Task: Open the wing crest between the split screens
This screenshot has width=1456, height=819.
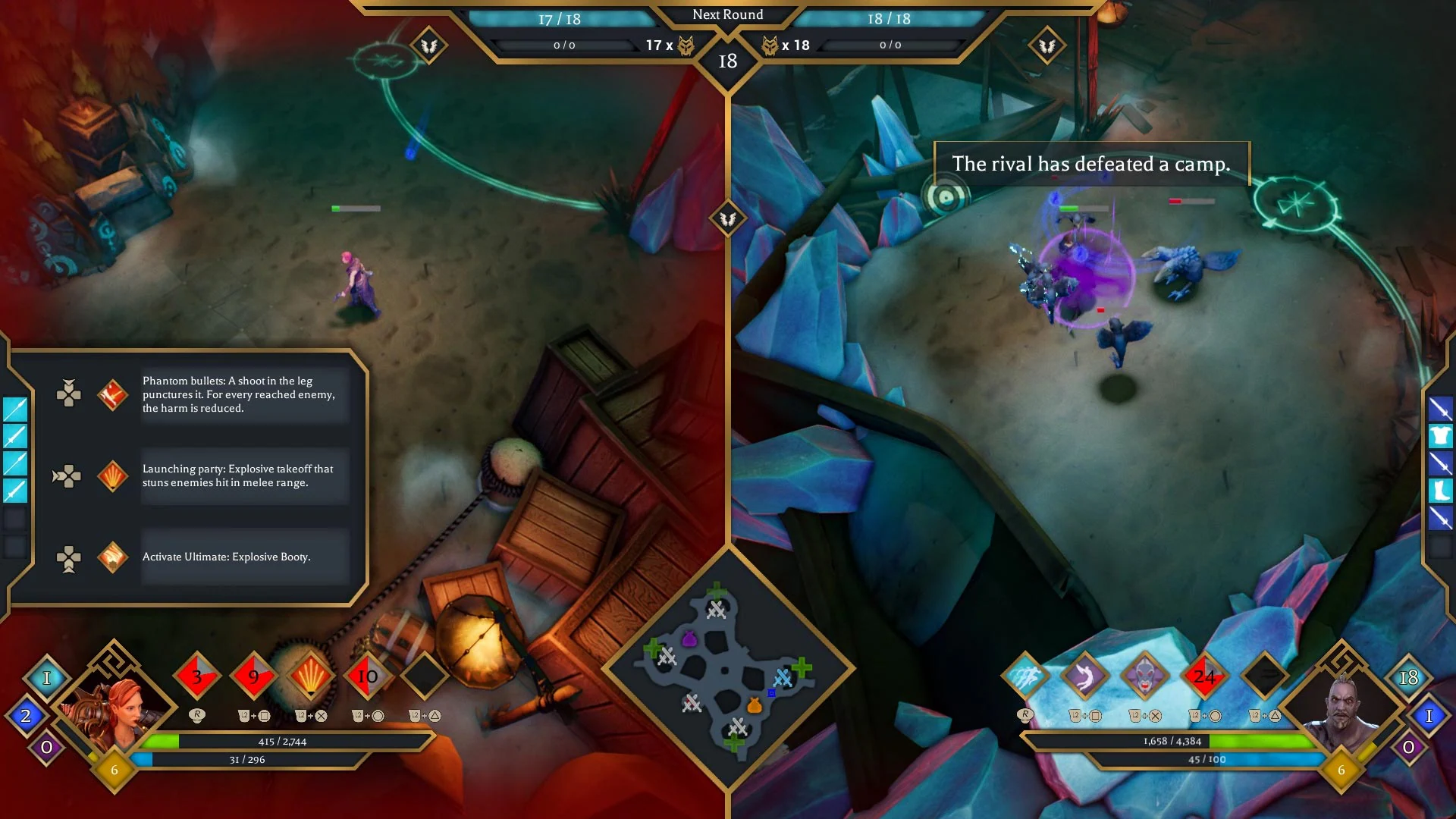Action: coord(728,218)
